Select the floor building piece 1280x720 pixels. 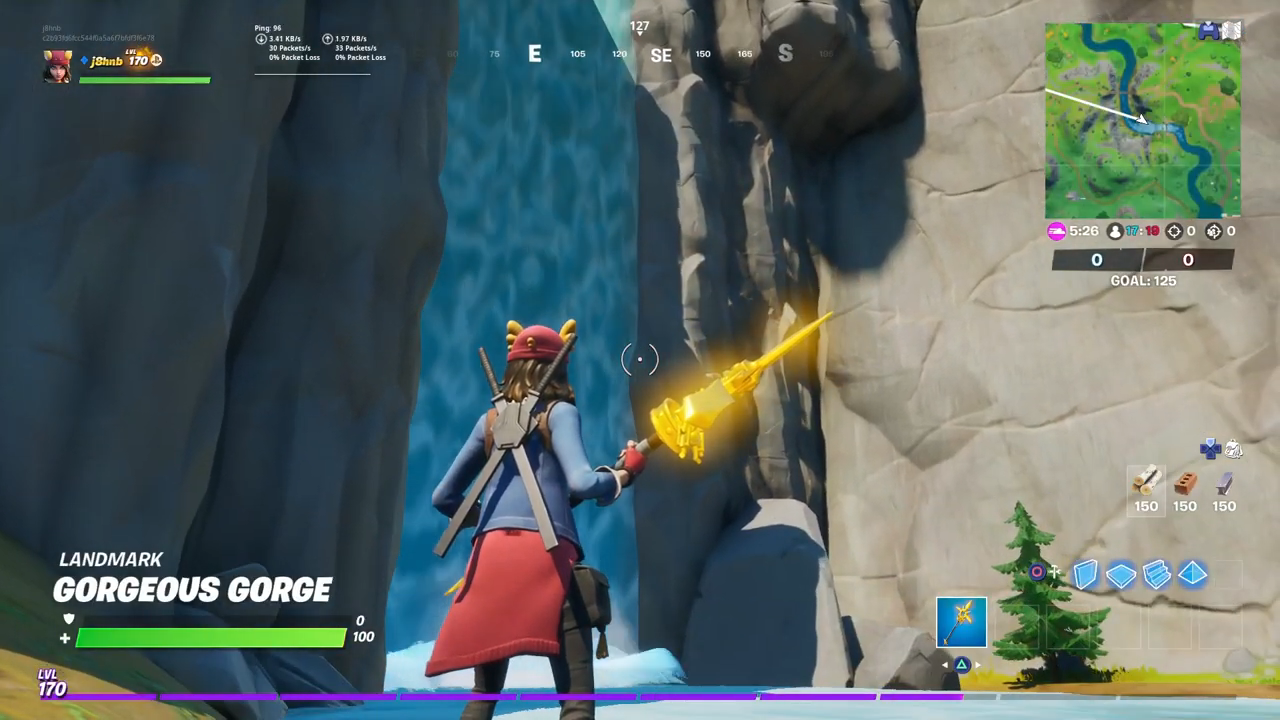coord(1121,574)
